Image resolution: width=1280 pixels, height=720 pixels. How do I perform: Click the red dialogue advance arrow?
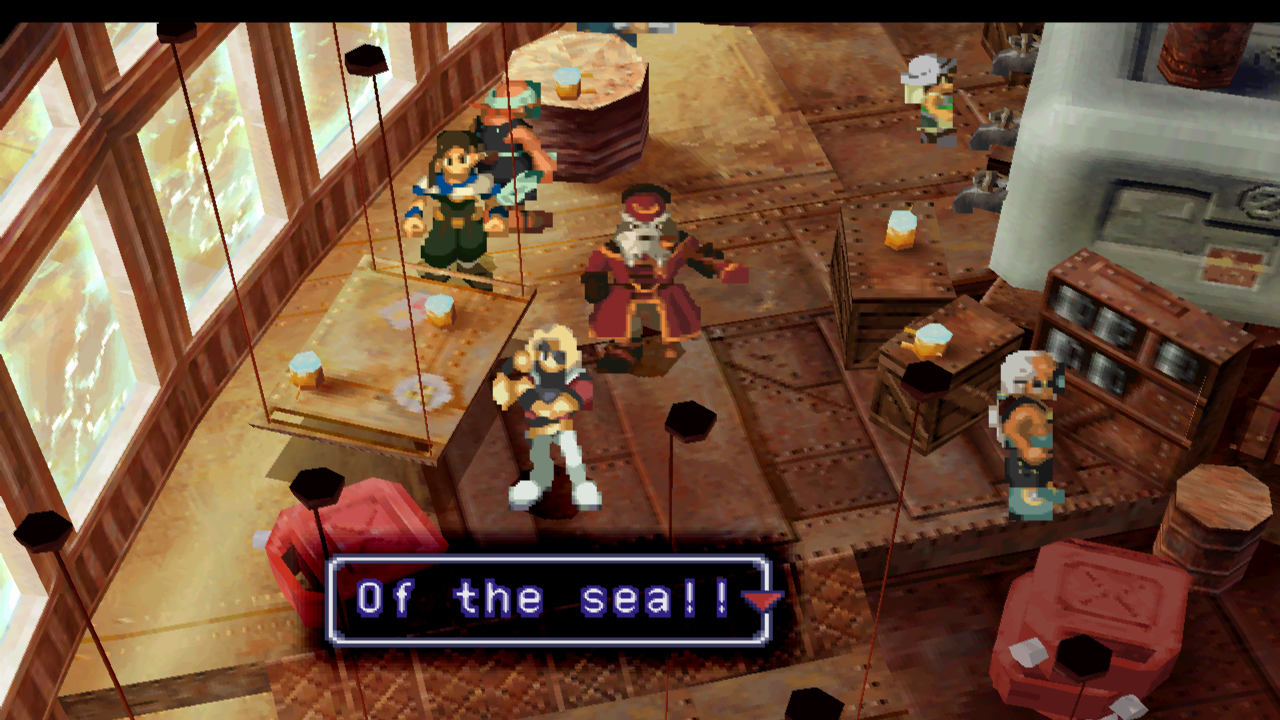coord(762,600)
